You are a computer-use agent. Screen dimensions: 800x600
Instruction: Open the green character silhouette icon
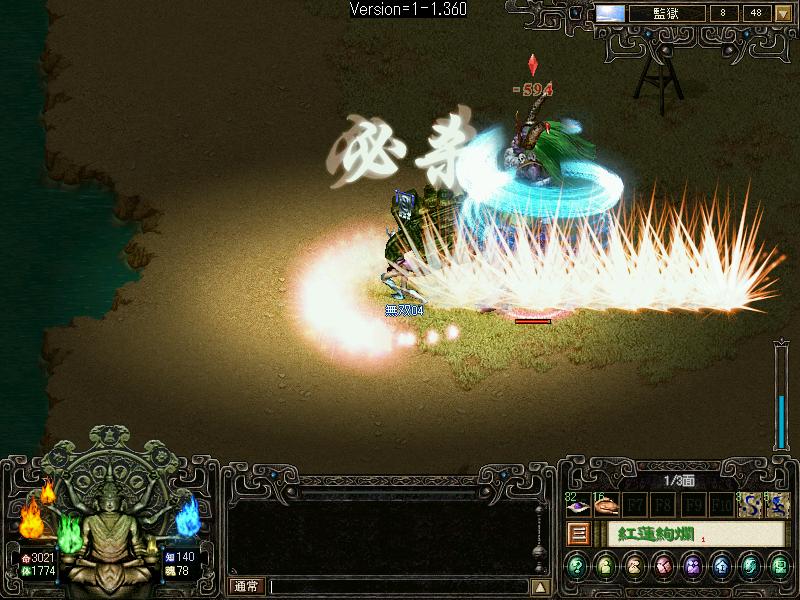click(x=606, y=567)
